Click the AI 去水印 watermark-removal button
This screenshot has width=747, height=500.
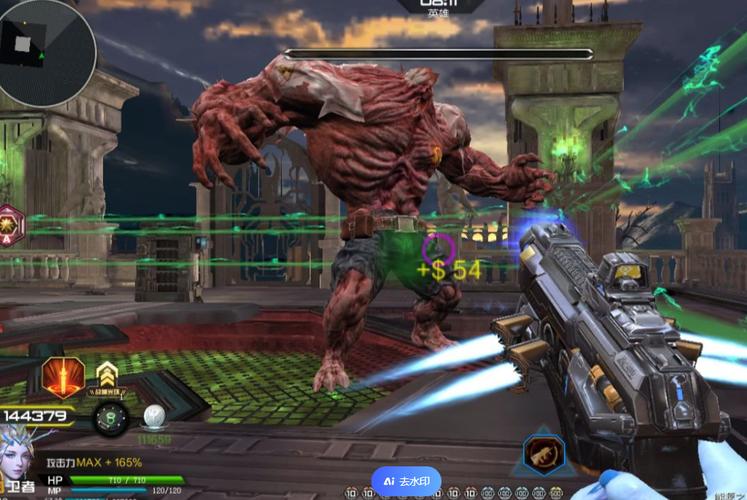coord(406,480)
